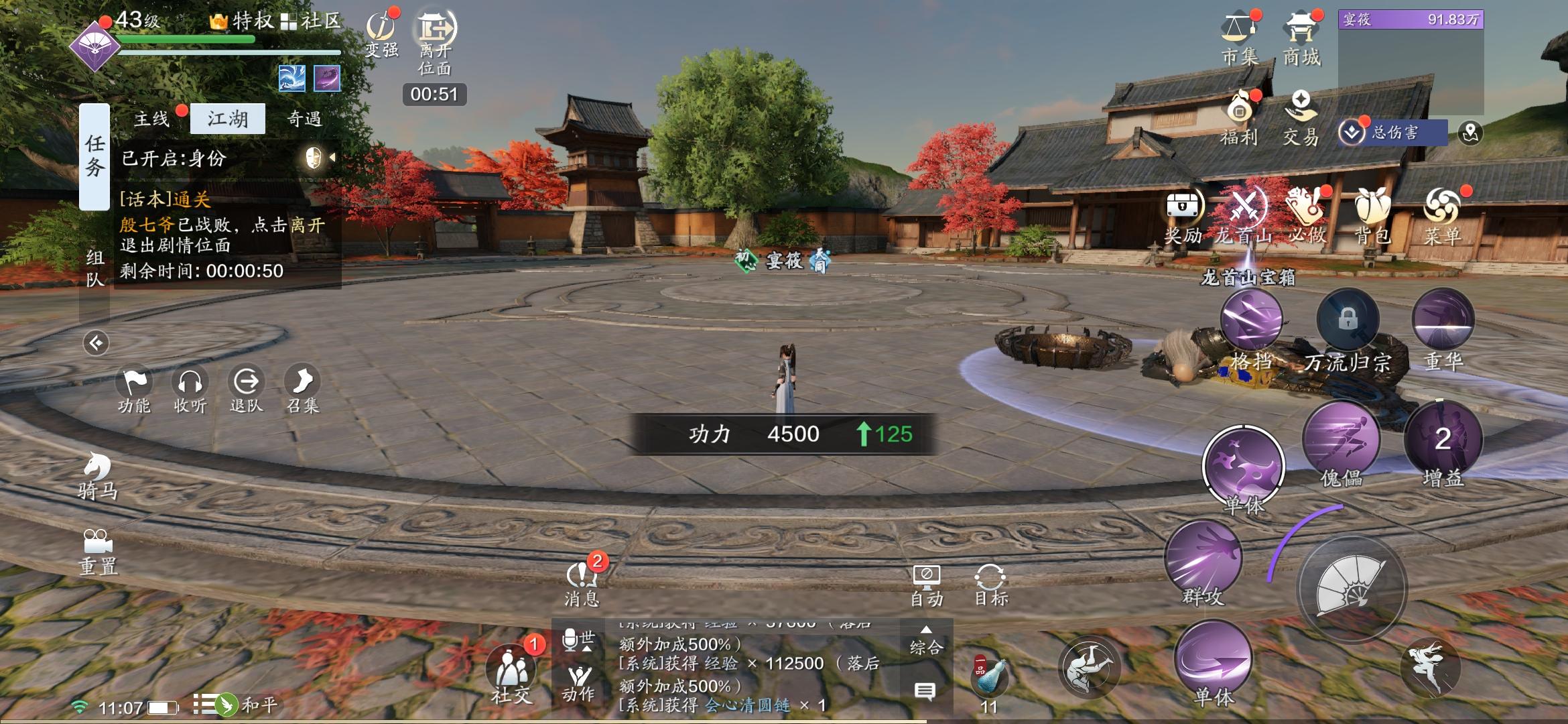Open the 奖励 rewards chest
1568x724 pixels.
(x=1183, y=216)
